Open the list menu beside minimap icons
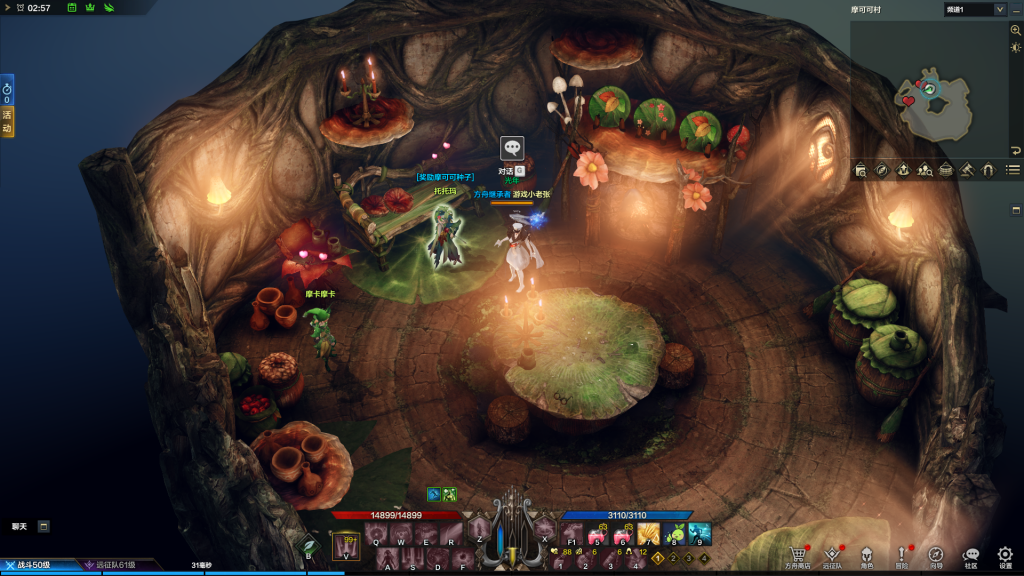Viewport: 1024px width, 576px height. pos(1013,170)
